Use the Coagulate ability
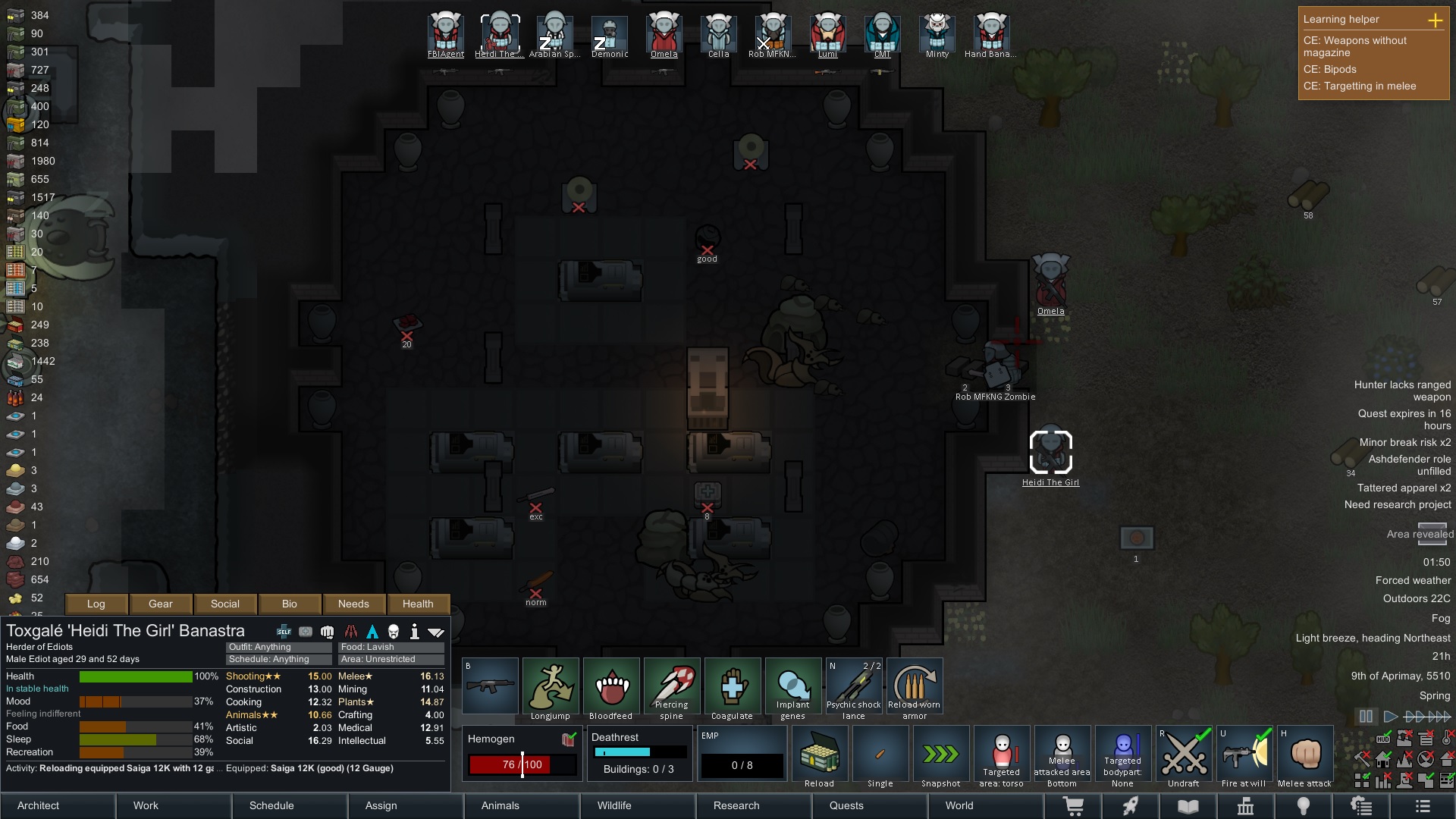1456x819 pixels. pos(733,687)
